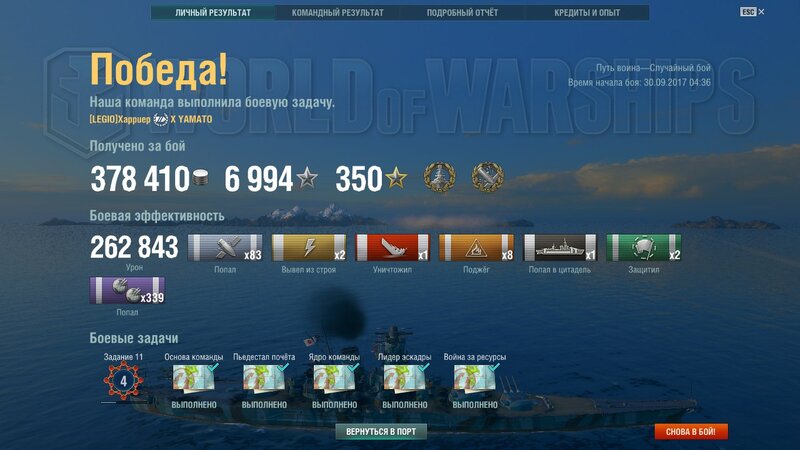Viewport: 800px width, 450px height.
Task: Switch to the Командный результат tab
Action: [x=337, y=13]
